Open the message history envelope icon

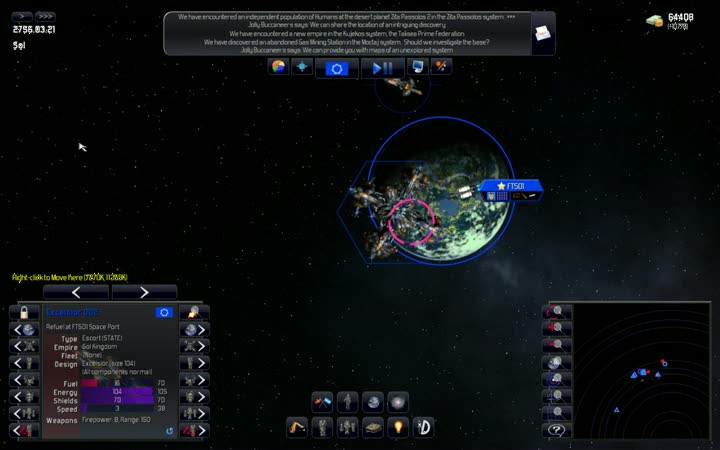coord(541,33)
